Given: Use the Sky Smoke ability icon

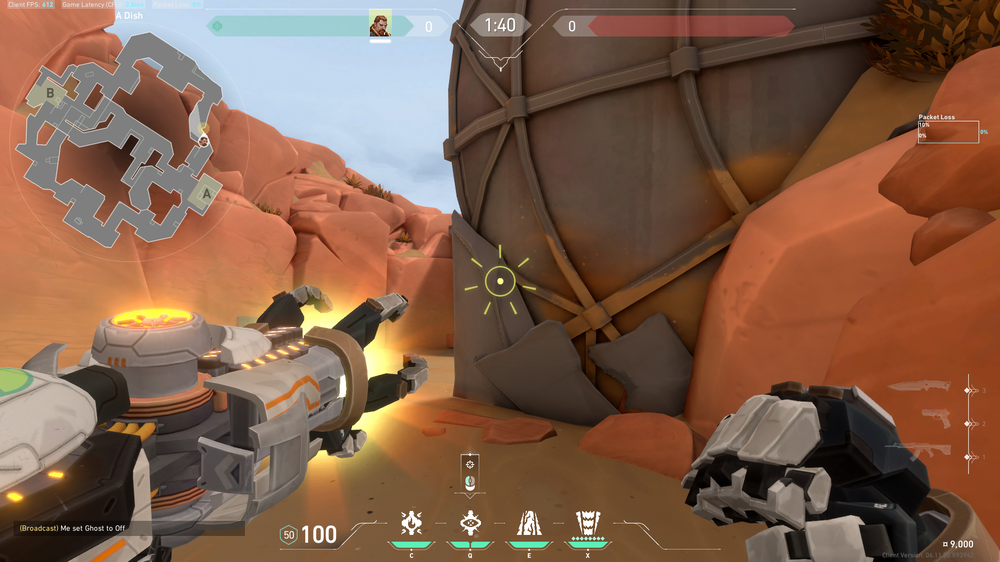Looking at the screenshot, I should [527, 523].
